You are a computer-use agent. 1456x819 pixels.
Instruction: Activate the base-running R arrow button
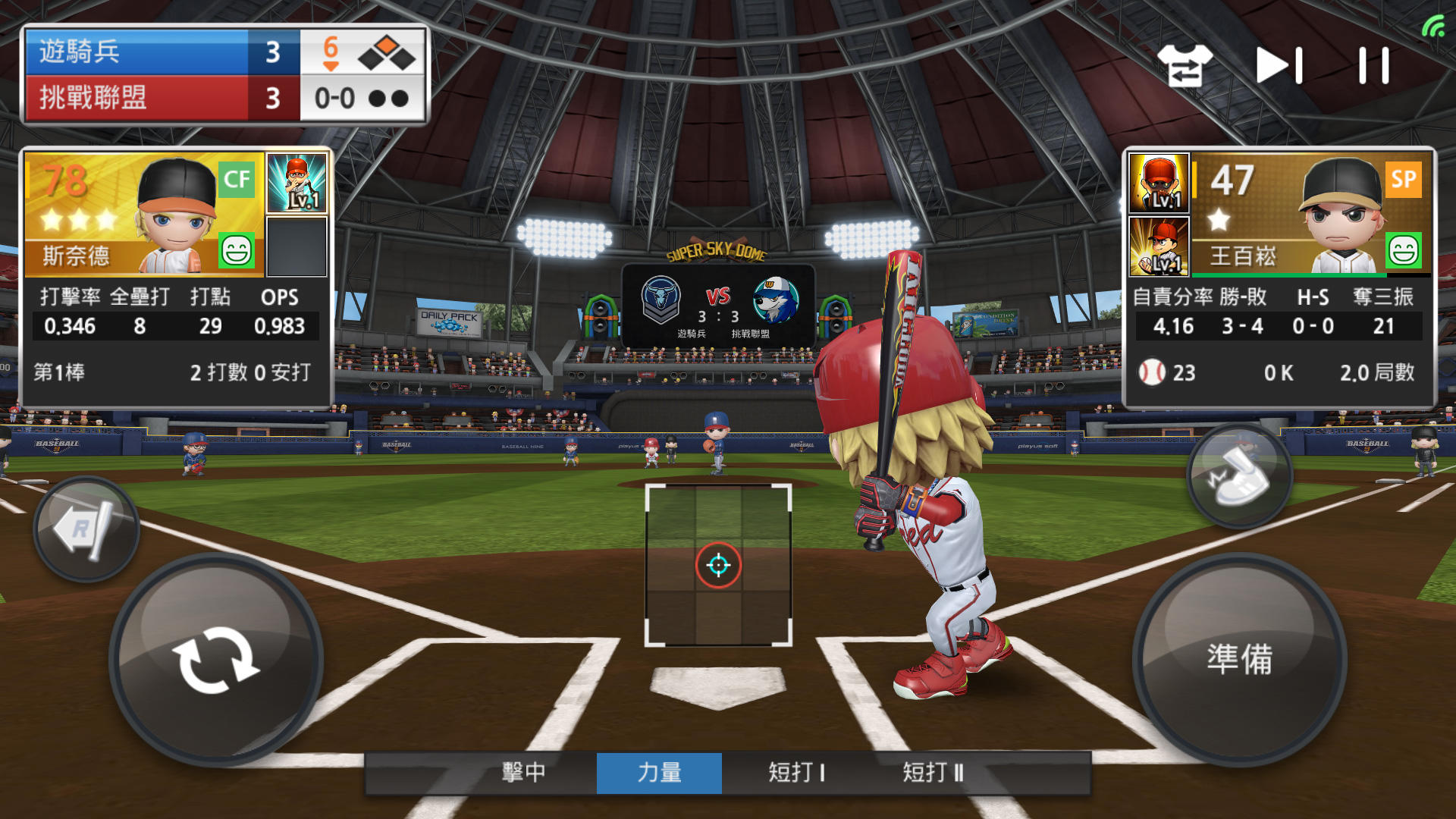86,529
